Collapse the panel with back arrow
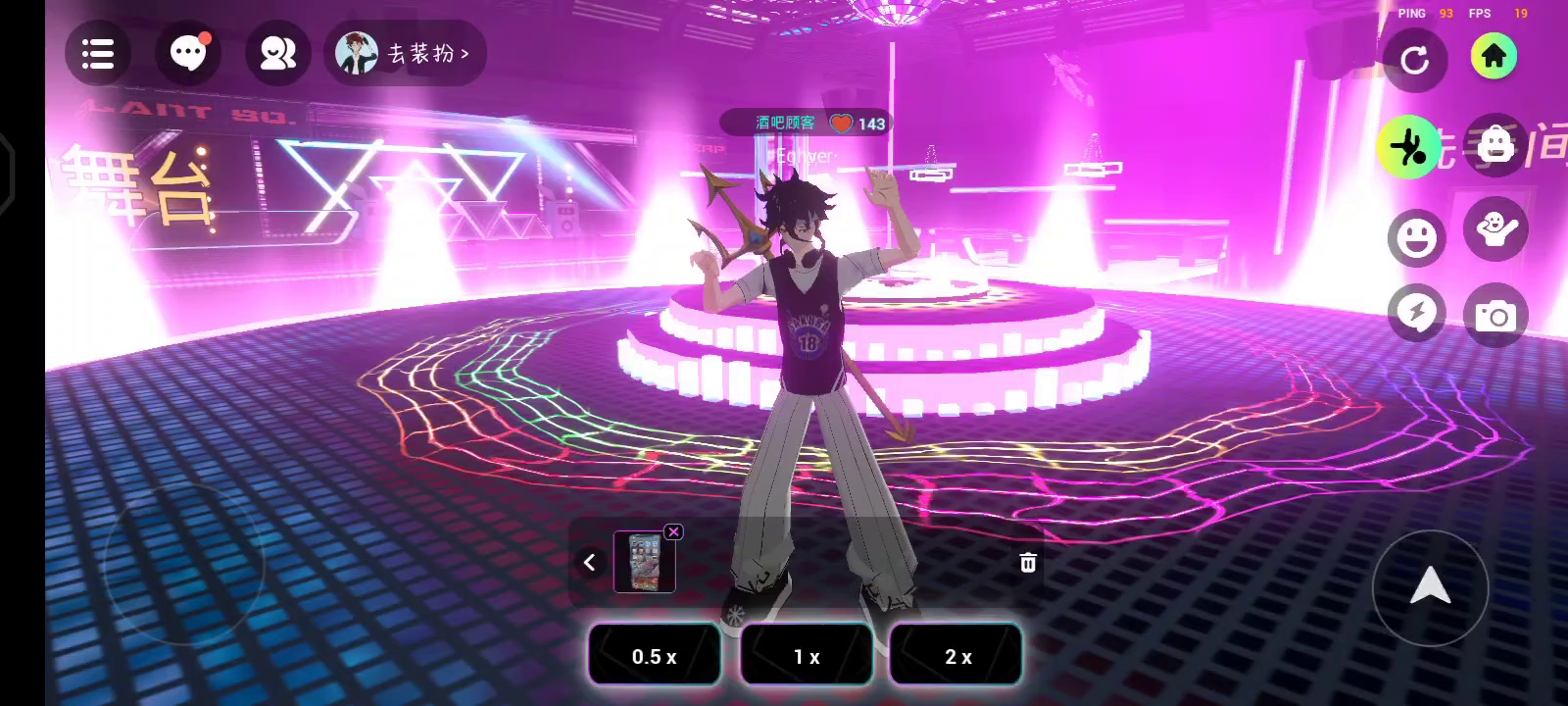Screen dimensions: 1568x706 pyautogui.click(x=589, y=562)
